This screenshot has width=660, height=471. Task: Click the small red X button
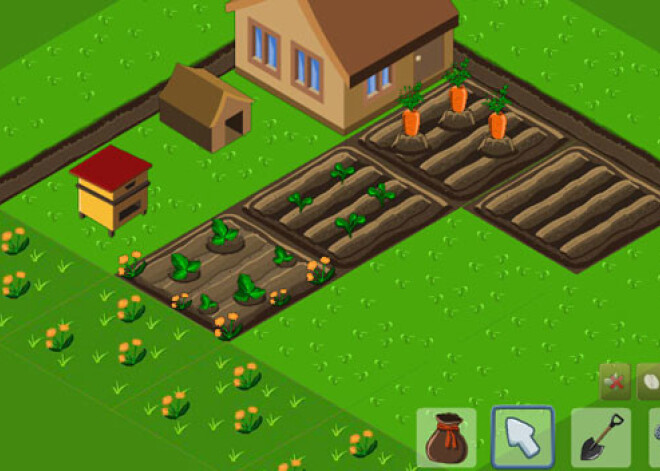point(614,382)
